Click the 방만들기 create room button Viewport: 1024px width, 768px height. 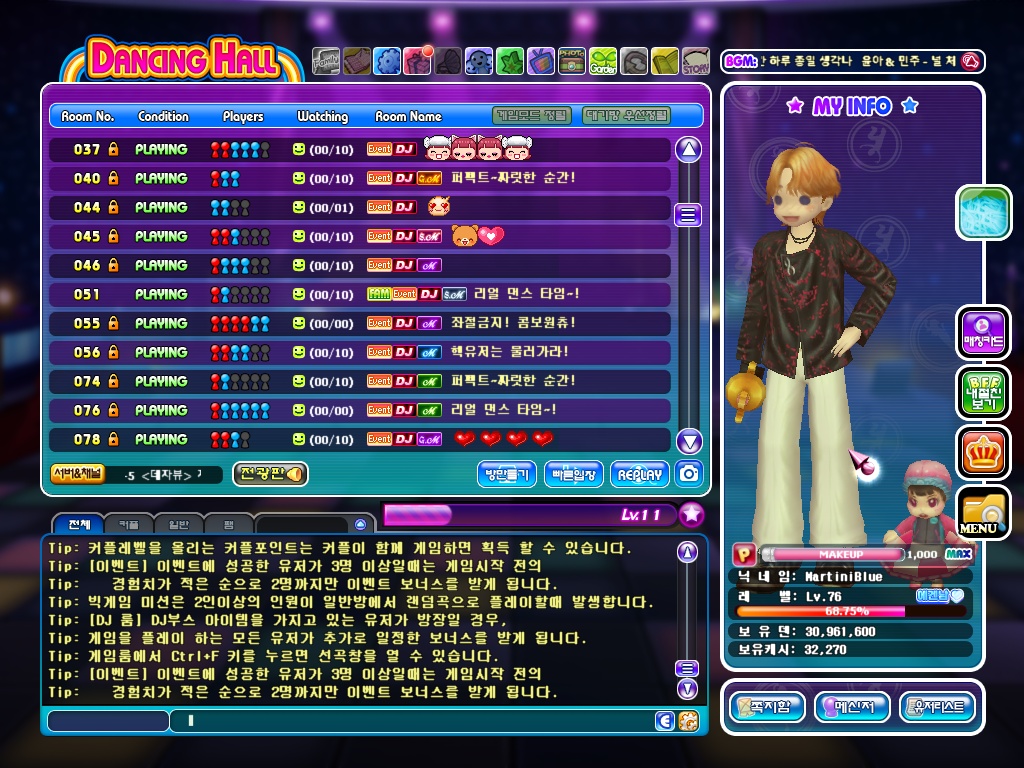(x=507, y=474)
